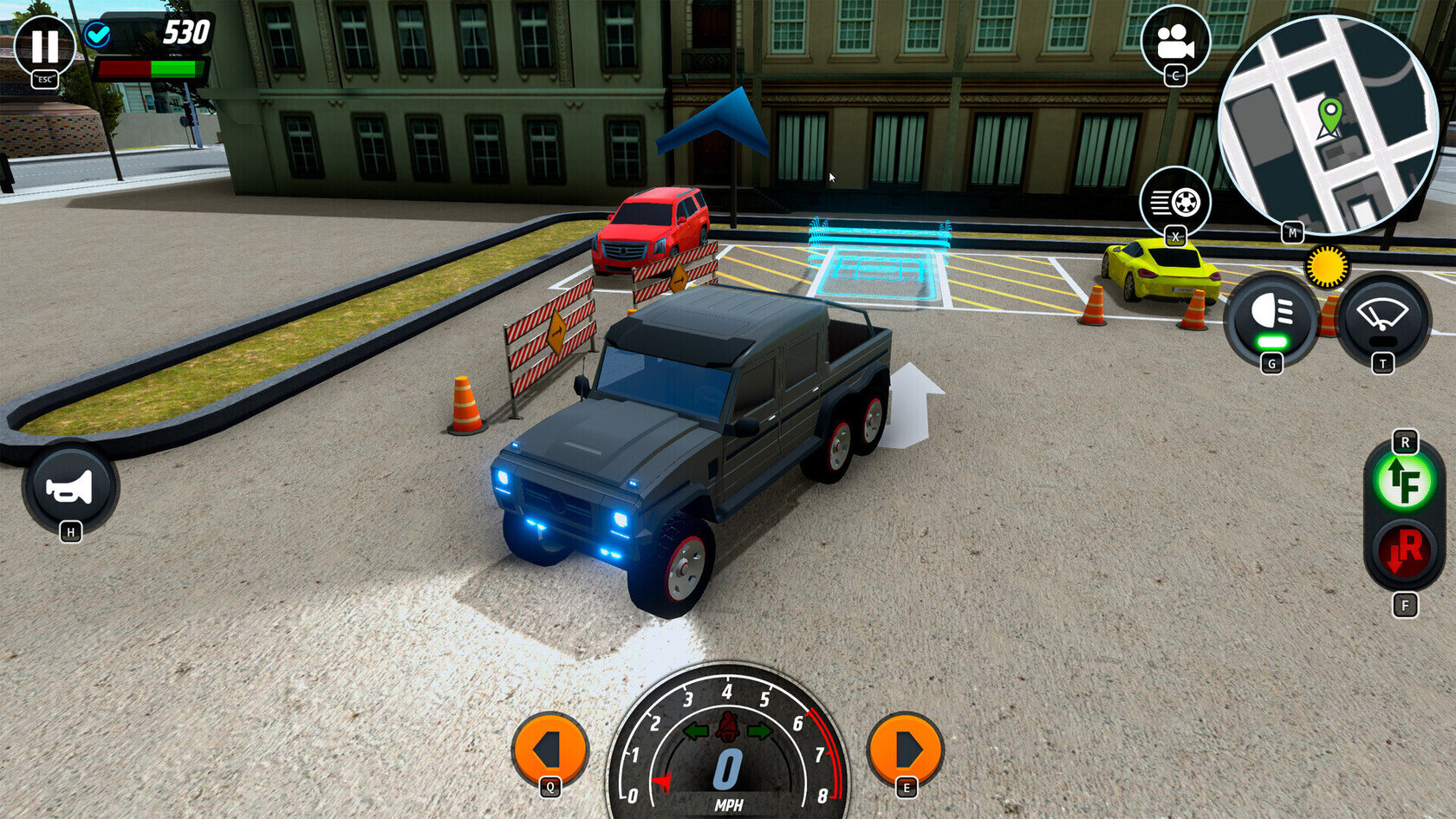1456x819 pixels.
Task: Open the circular minimap
Action: click(x=1327, y=122)
